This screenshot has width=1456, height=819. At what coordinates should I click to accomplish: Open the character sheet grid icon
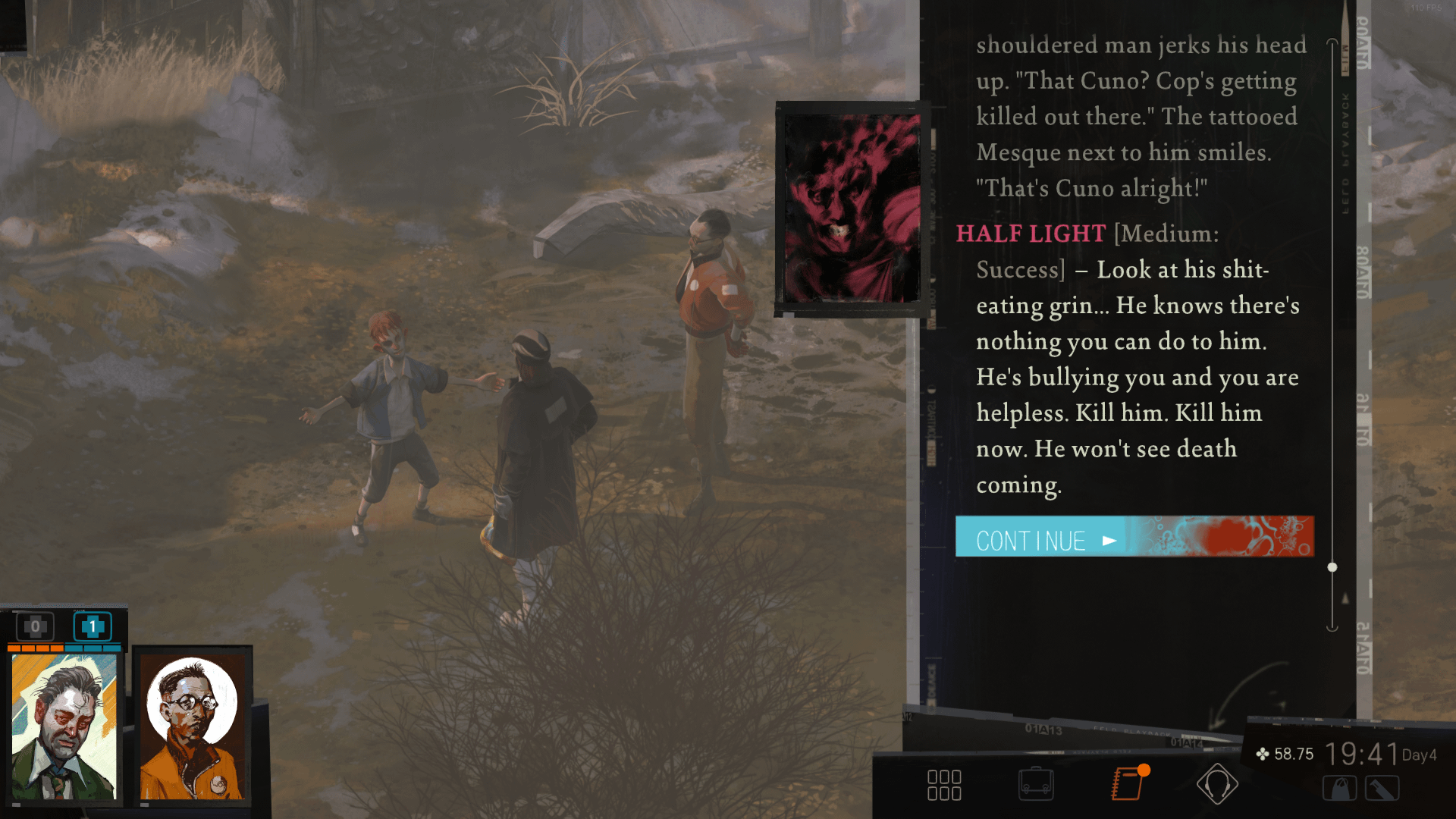click(x=944, y=785)
